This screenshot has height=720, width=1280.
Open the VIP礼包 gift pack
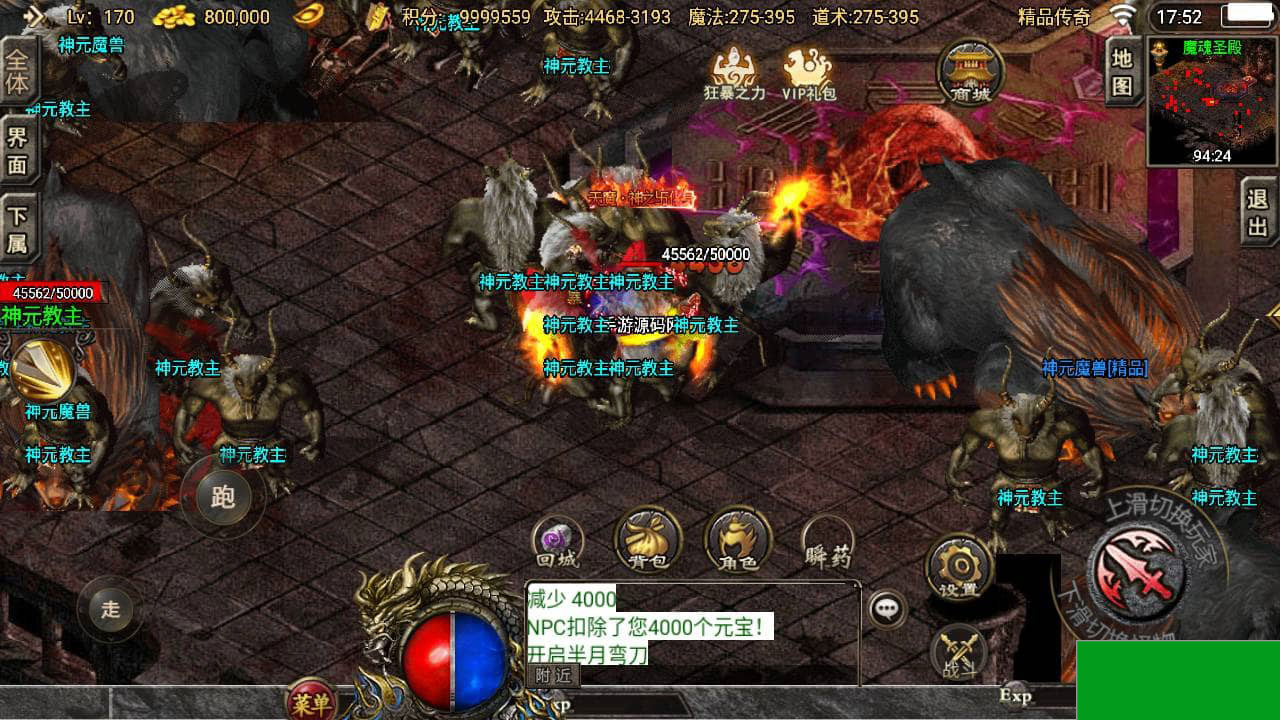coord(808,72)
